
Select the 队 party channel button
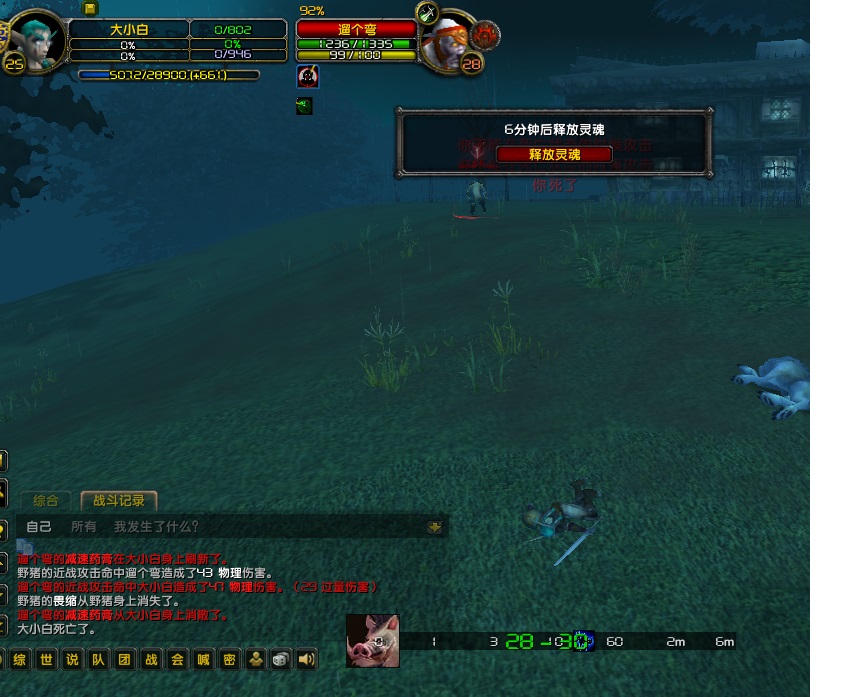click(98, 659)
